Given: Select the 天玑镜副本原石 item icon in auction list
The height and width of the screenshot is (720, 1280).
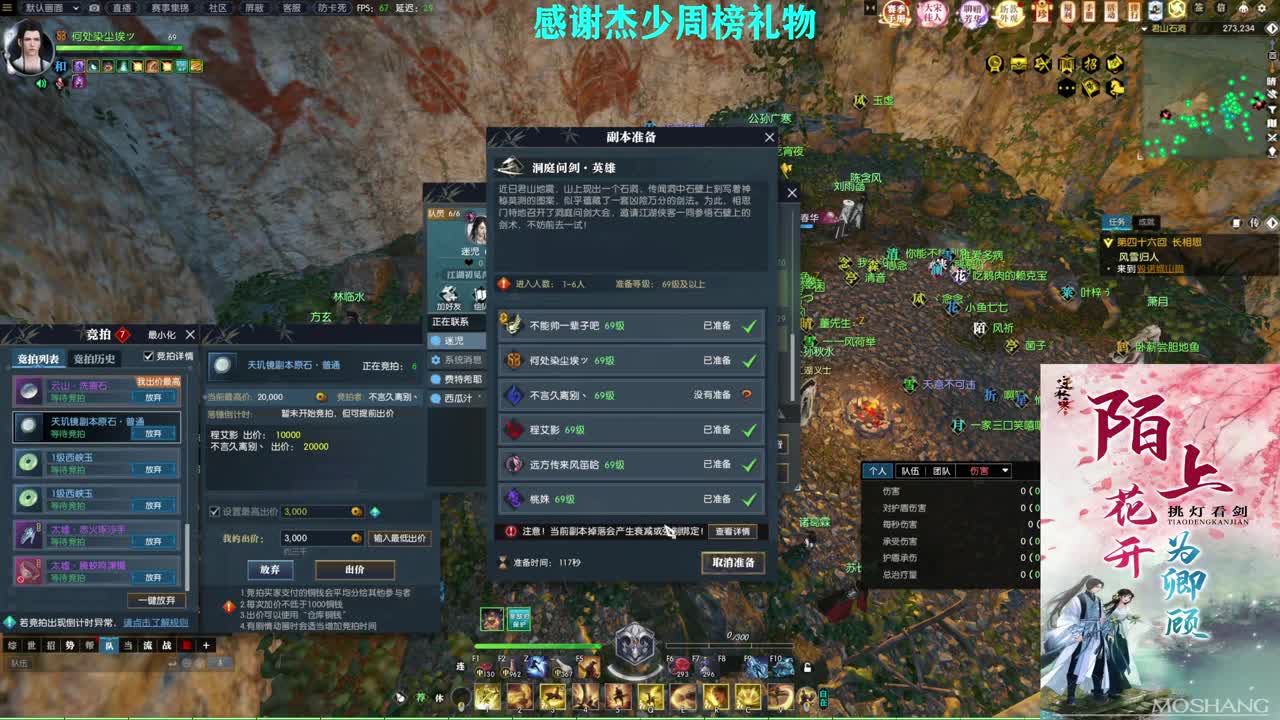Looking at the screenshot, I should [28, 427].
